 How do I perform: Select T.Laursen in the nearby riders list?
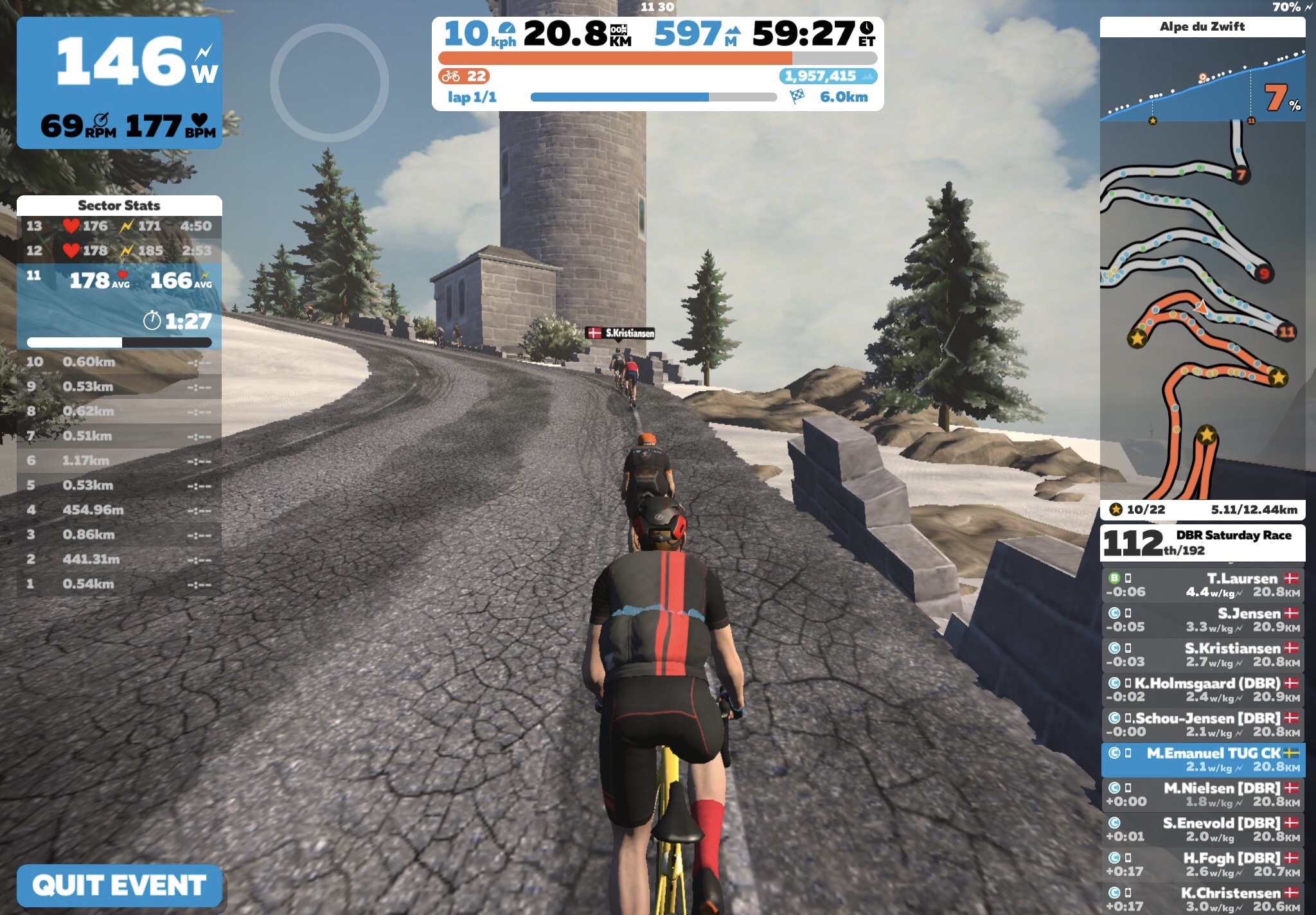point(1202,585)
